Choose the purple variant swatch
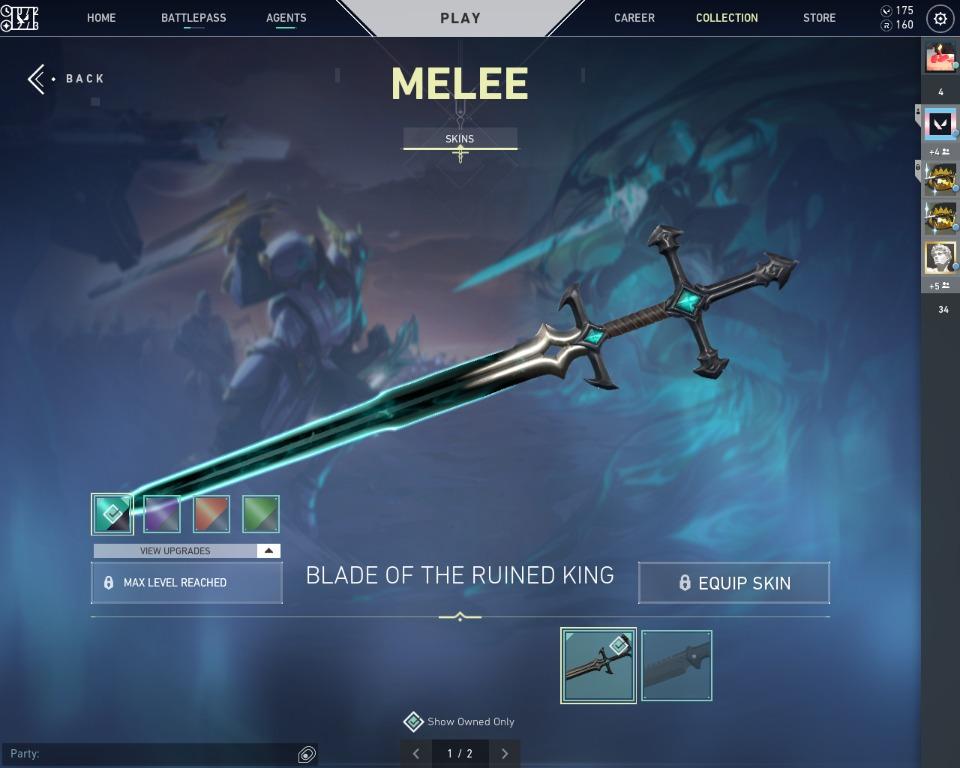The width and height of the screenshot is (960, 768). pyautogui.click(x=162, y=514)
